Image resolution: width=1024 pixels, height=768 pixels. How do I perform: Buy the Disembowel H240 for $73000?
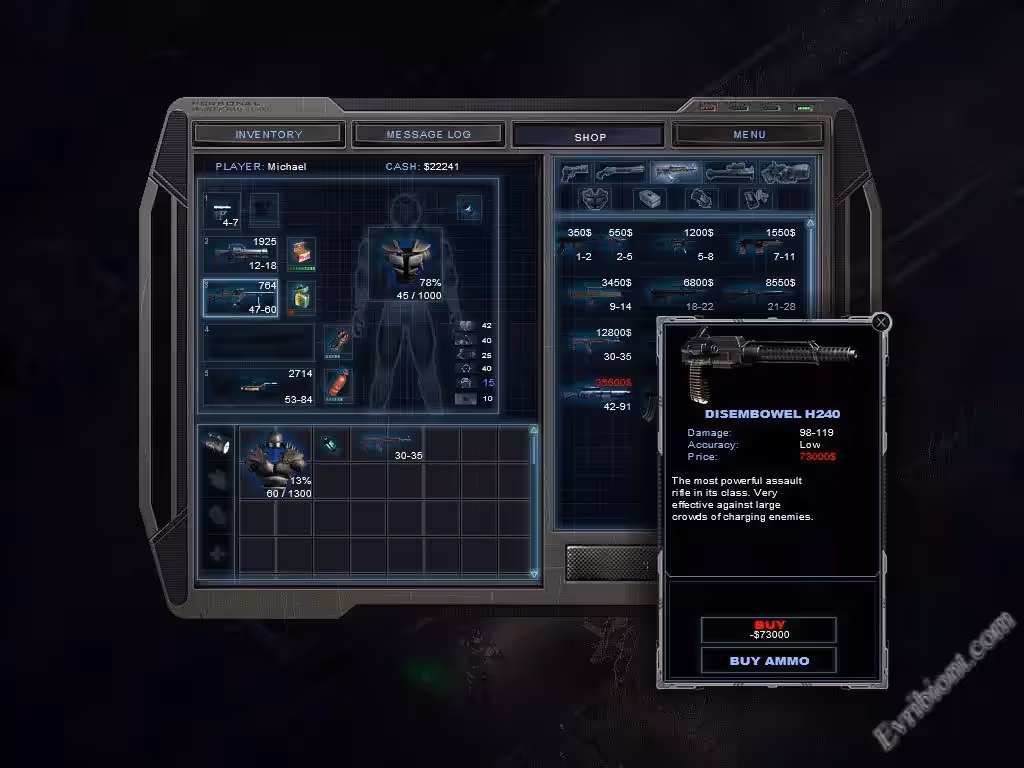coord(769,629)
